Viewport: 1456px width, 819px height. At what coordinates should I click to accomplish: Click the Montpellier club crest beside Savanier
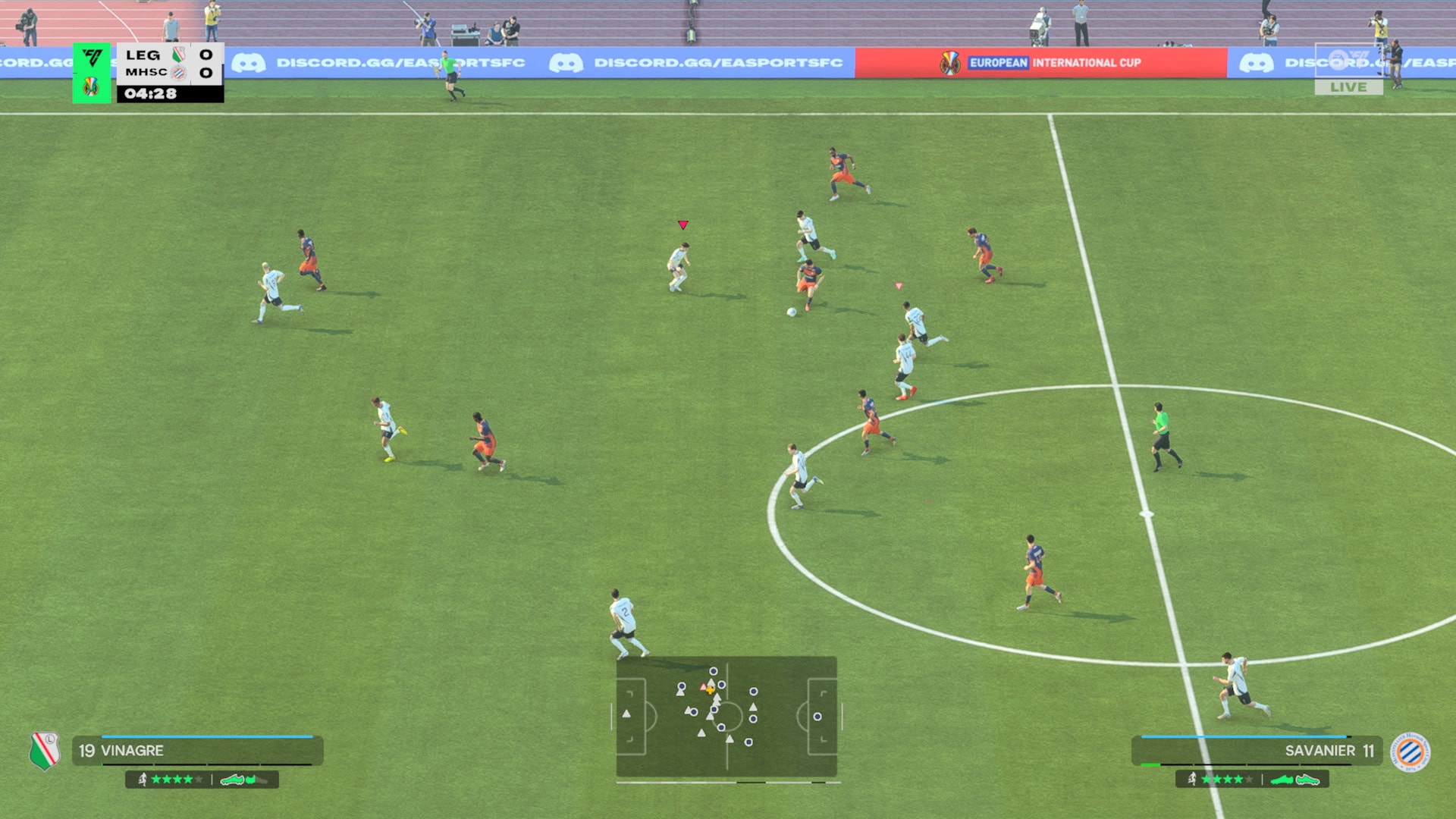click(1410, 752)
